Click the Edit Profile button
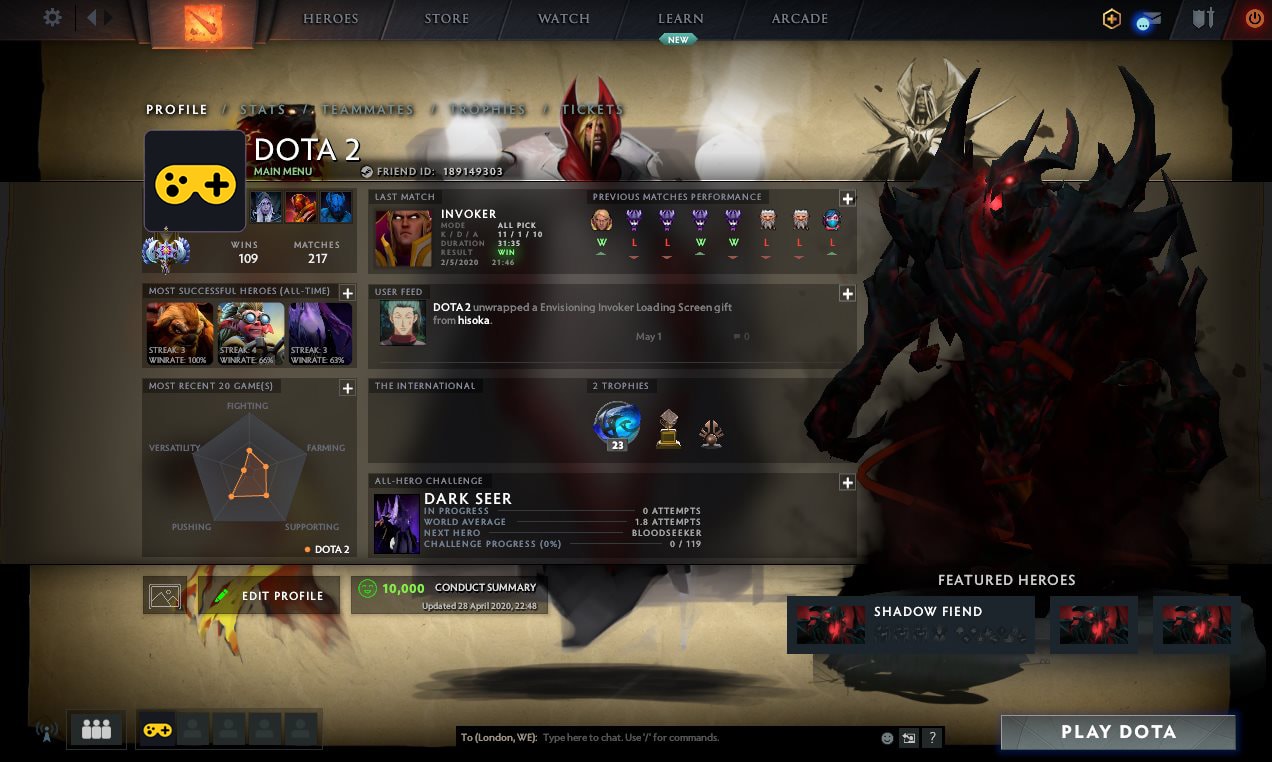Viewport: 1272px width, 762px height. 269,596
